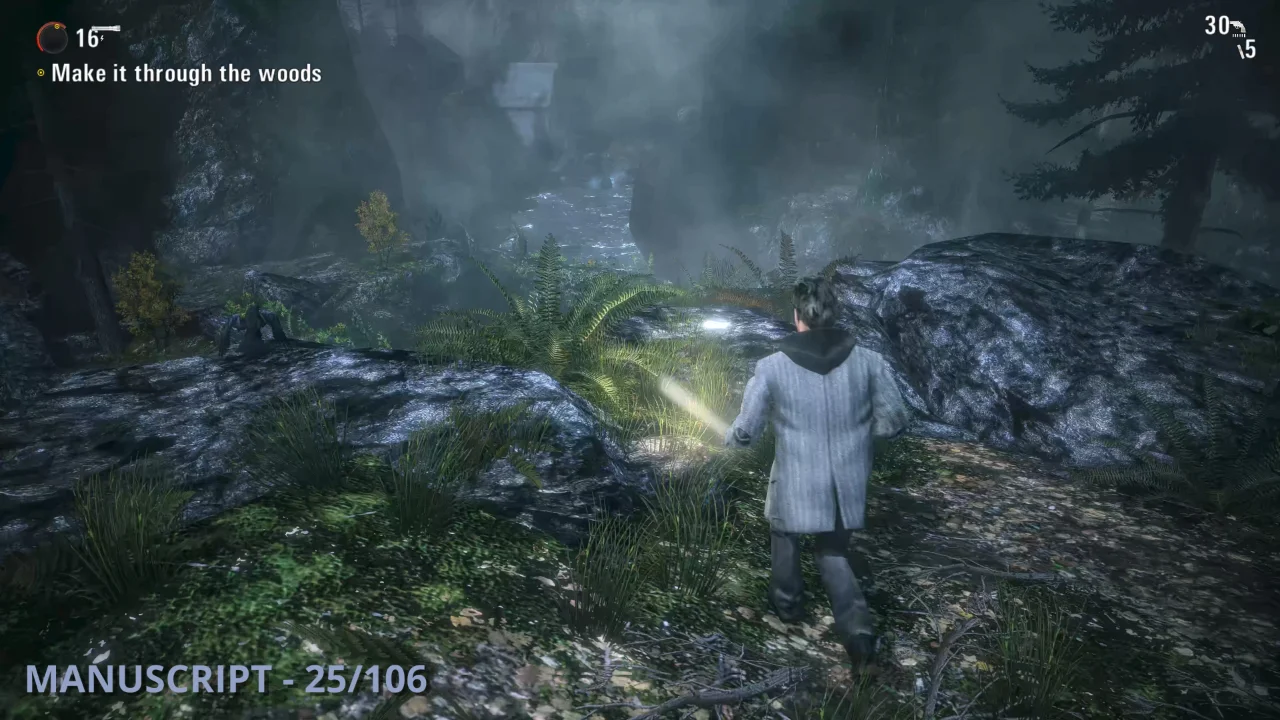The height and width of the screenshot is (720, 1280).
Task: Click the reserve magazine icon next to the 5
Action: point(1240,50)
